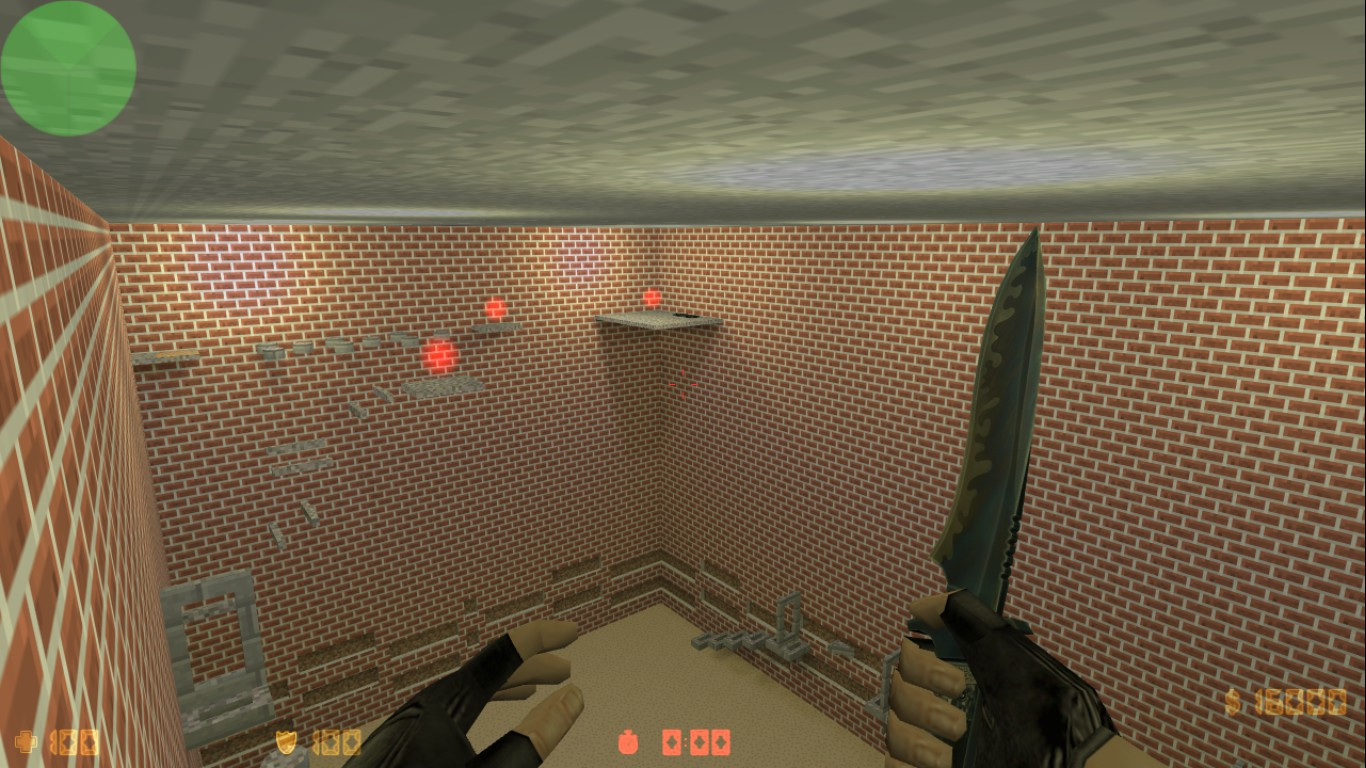Click the leftmost glowing red orb
Viewport: 1366px width, 768px height.
point(438,354)
